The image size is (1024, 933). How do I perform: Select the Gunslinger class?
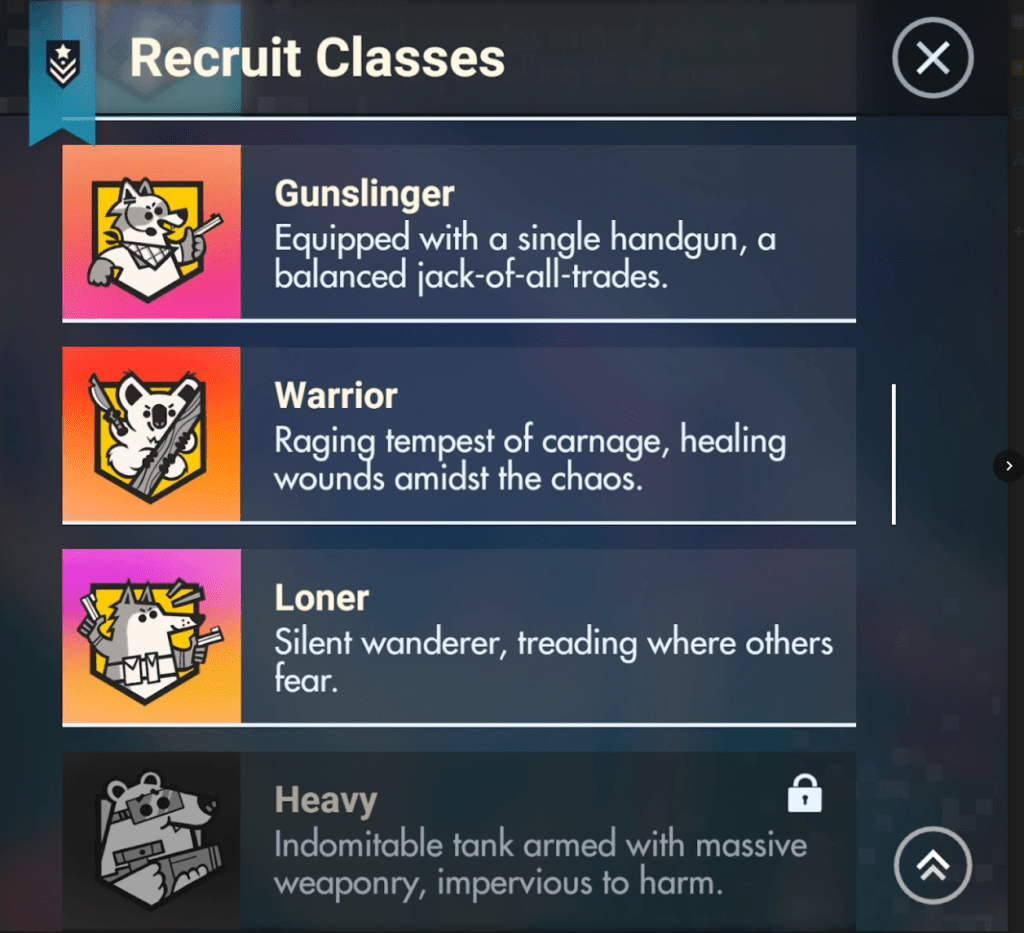pyautogui.click(x=547, y=233)
